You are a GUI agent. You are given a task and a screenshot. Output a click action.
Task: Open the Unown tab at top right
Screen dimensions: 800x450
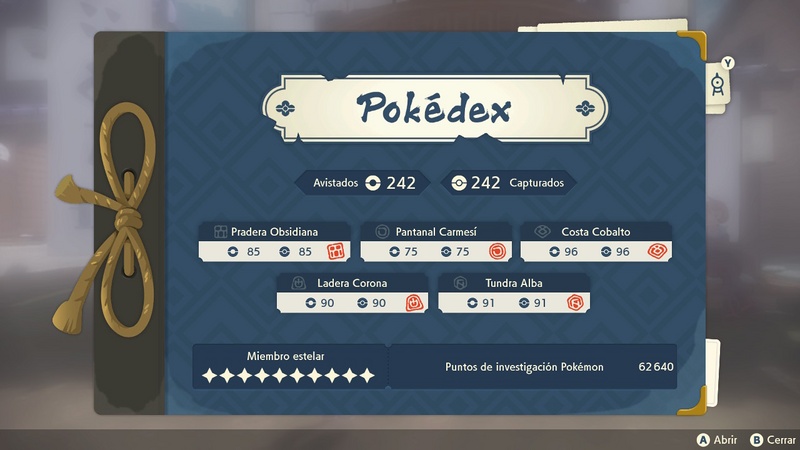click(x=719, y=82)
